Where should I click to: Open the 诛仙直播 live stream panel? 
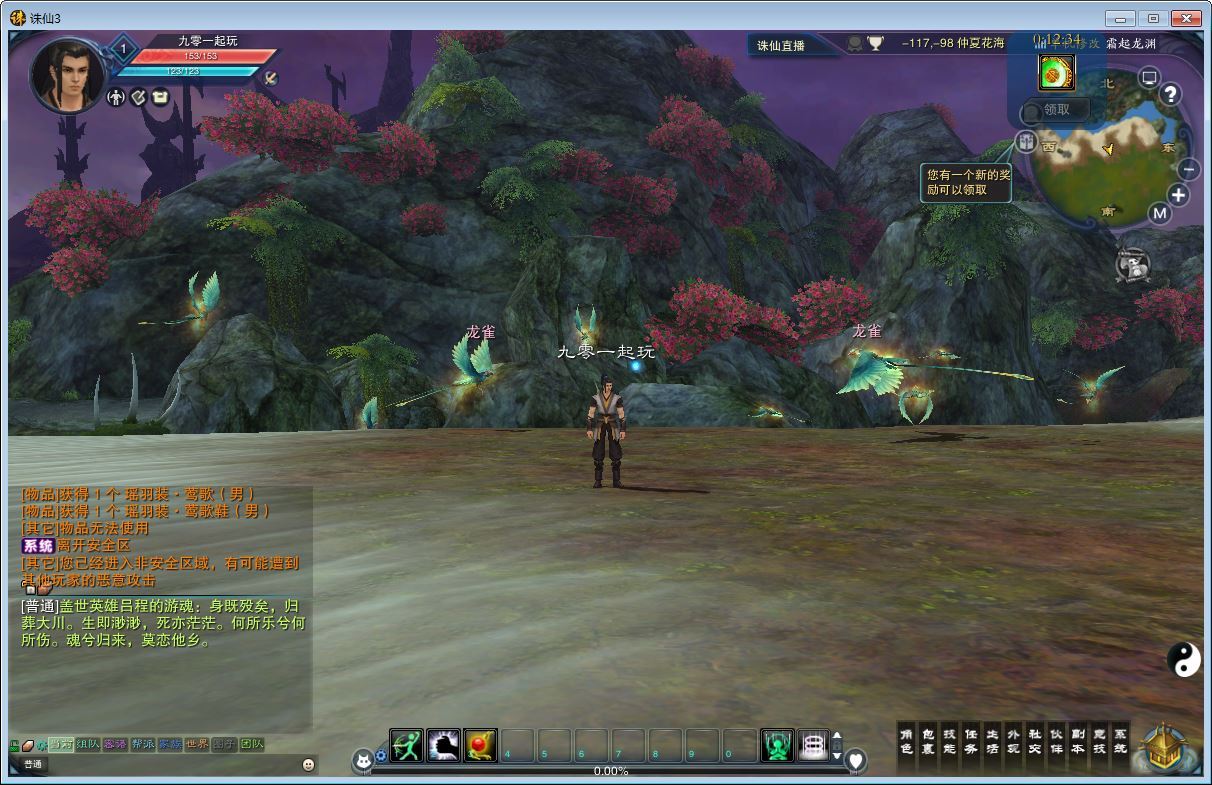(781, 45)
